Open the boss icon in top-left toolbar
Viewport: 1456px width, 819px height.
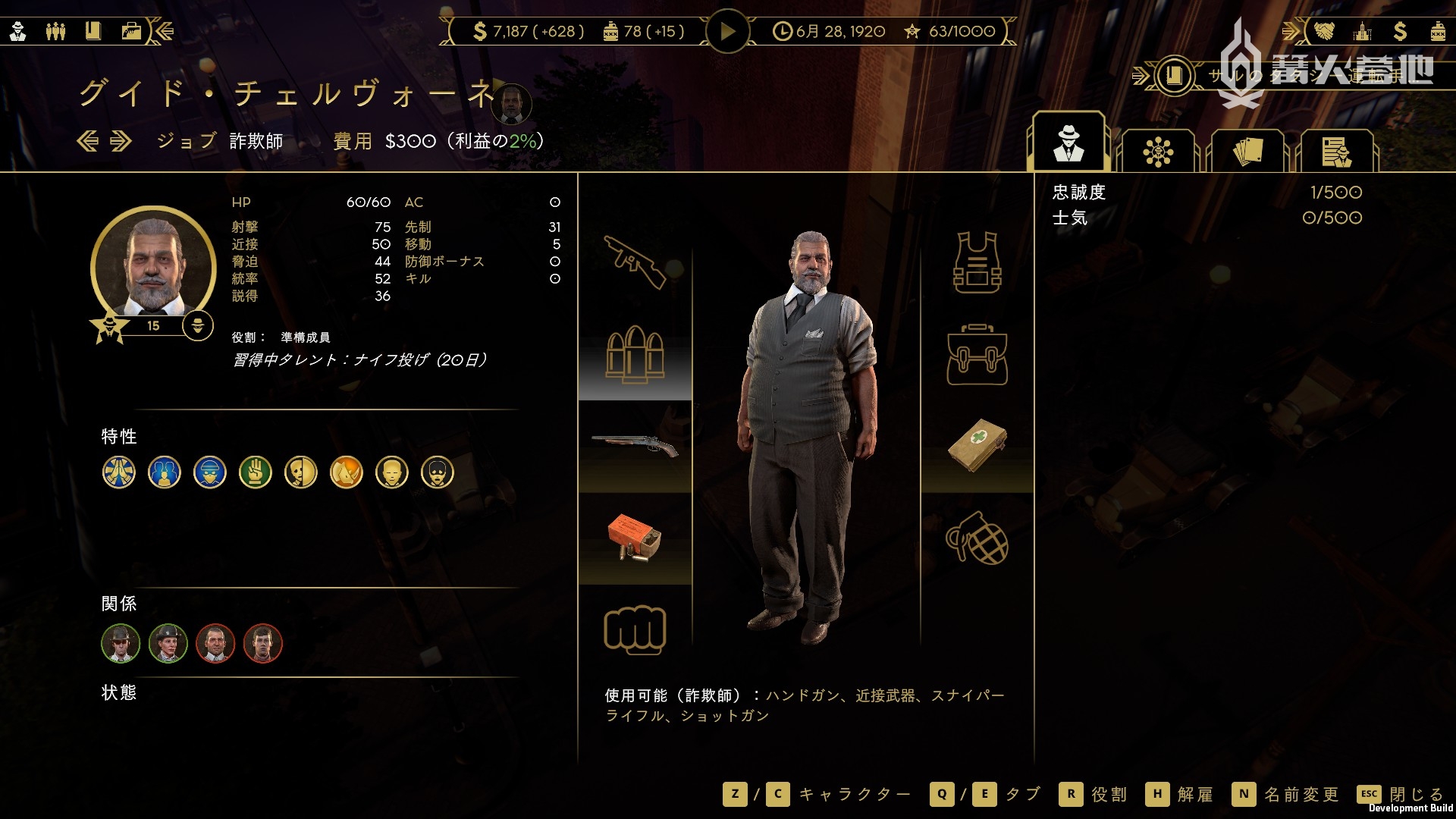[x=18, y=31]
